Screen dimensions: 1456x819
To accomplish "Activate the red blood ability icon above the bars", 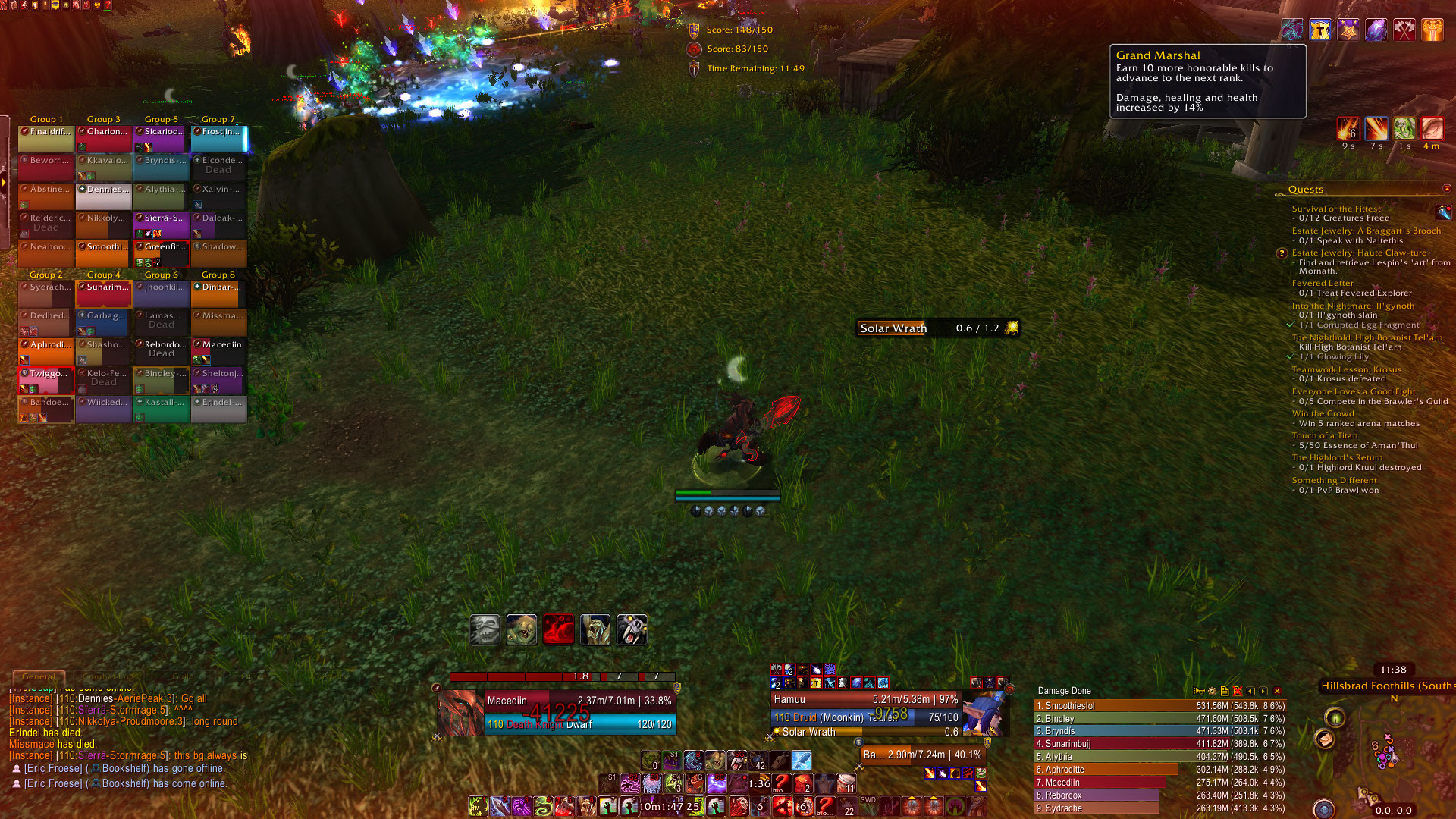I will click(x=558, y=629).
